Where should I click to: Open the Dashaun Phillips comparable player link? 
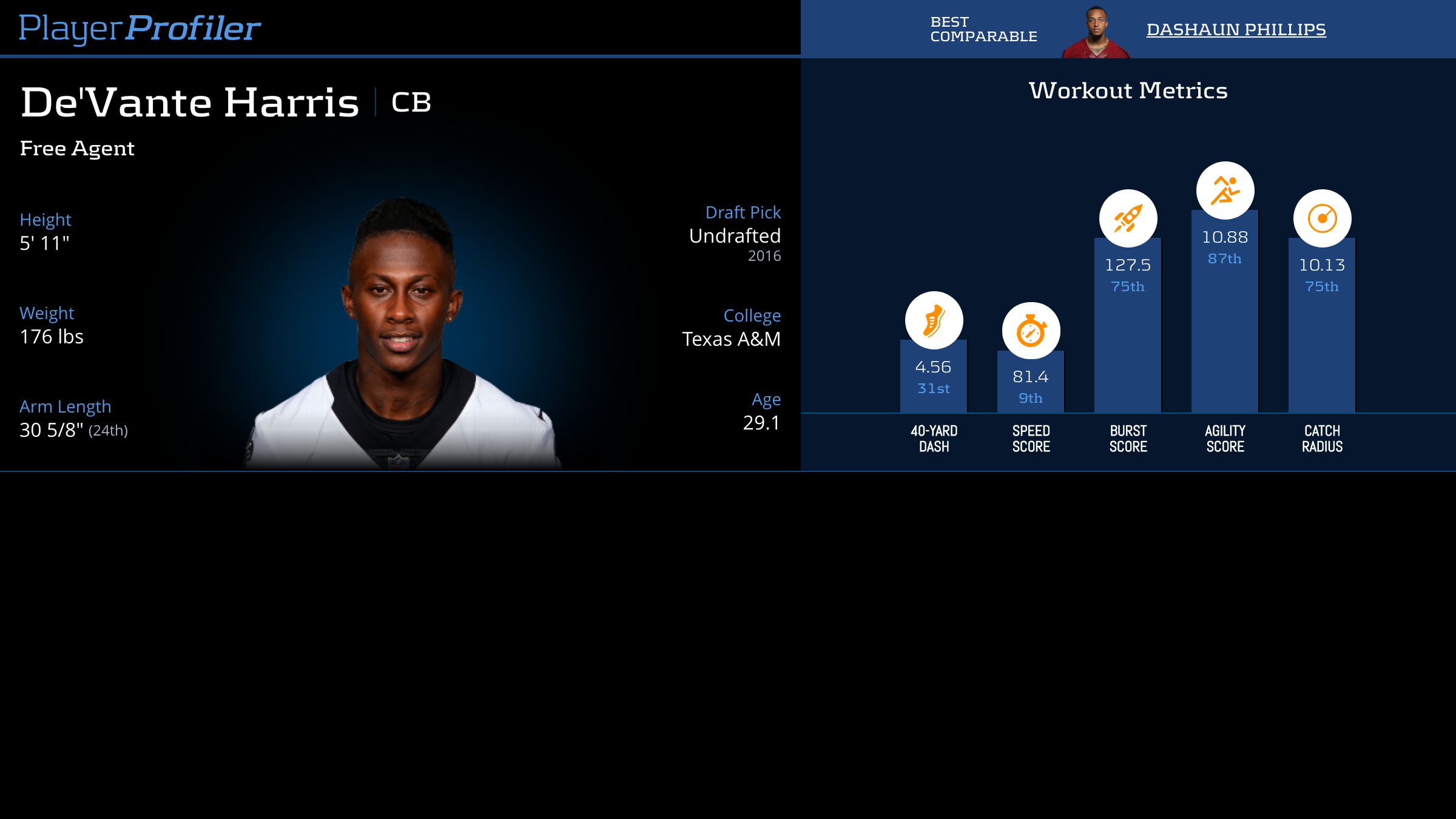(x=1236, y=29)
